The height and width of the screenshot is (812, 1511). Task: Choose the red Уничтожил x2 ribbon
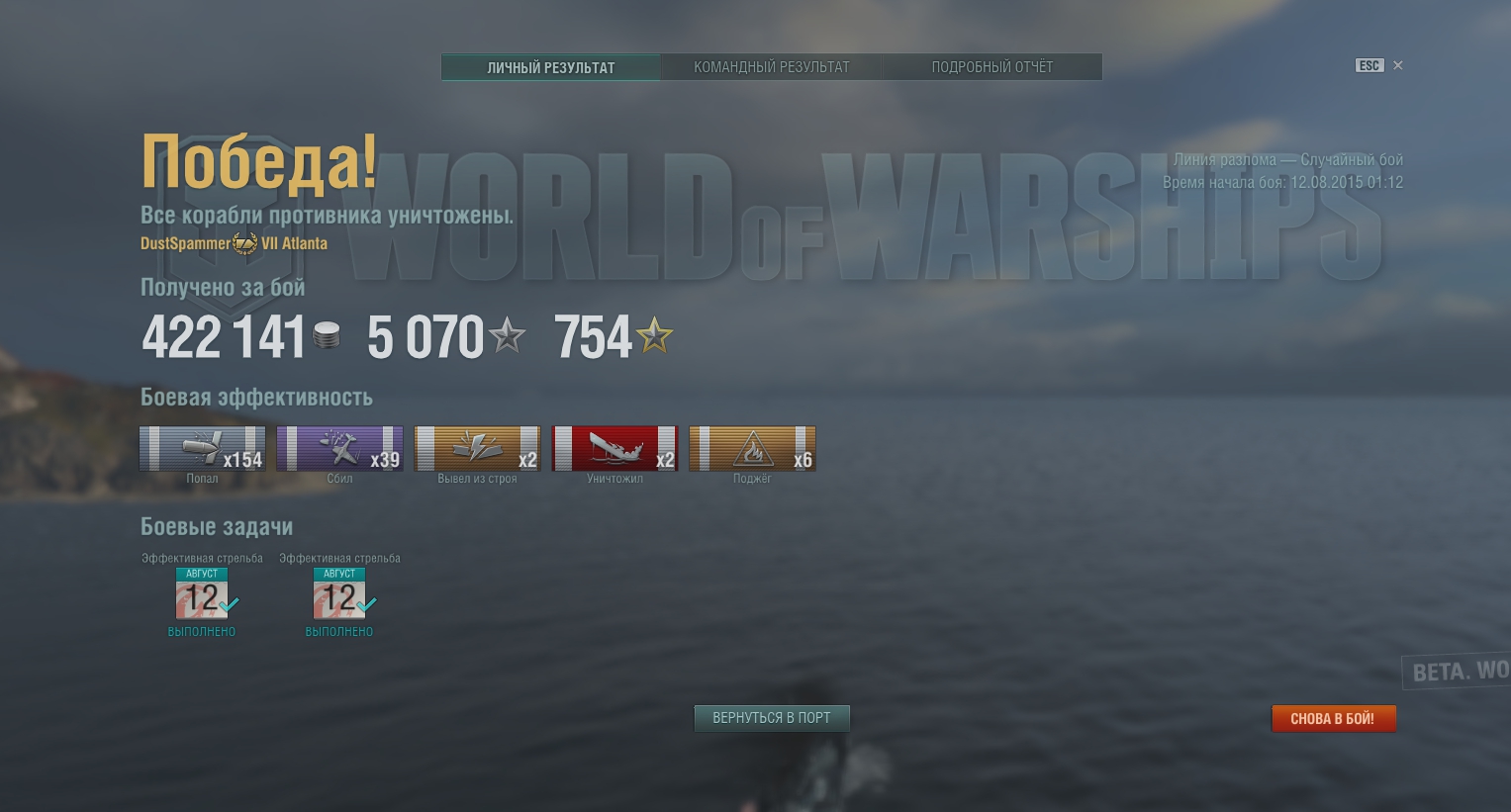pos(614,449)
